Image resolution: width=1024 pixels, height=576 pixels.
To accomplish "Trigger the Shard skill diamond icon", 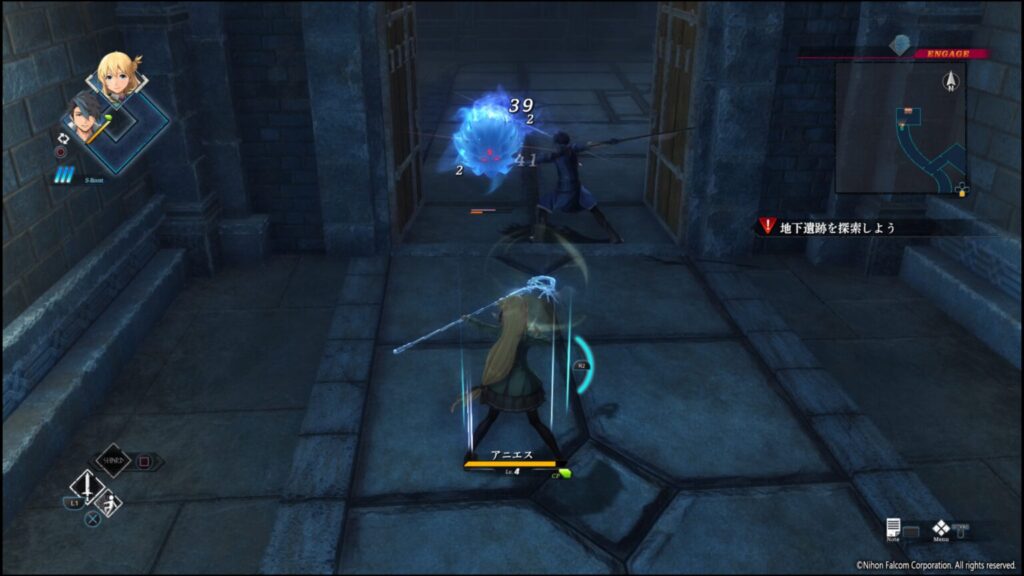I will pos(113,462).
